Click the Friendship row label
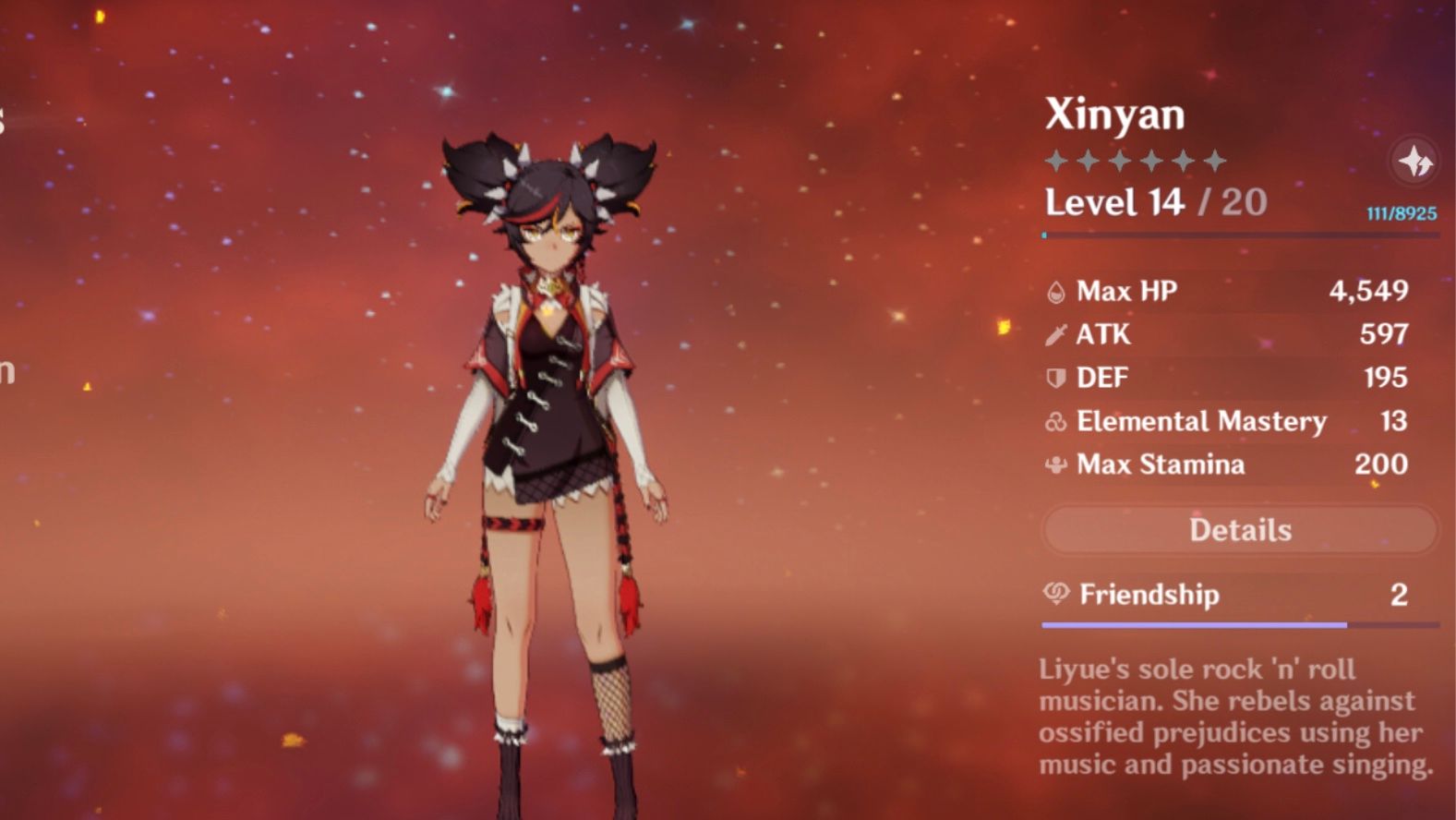1456x820 pixels. point(1148,596)
